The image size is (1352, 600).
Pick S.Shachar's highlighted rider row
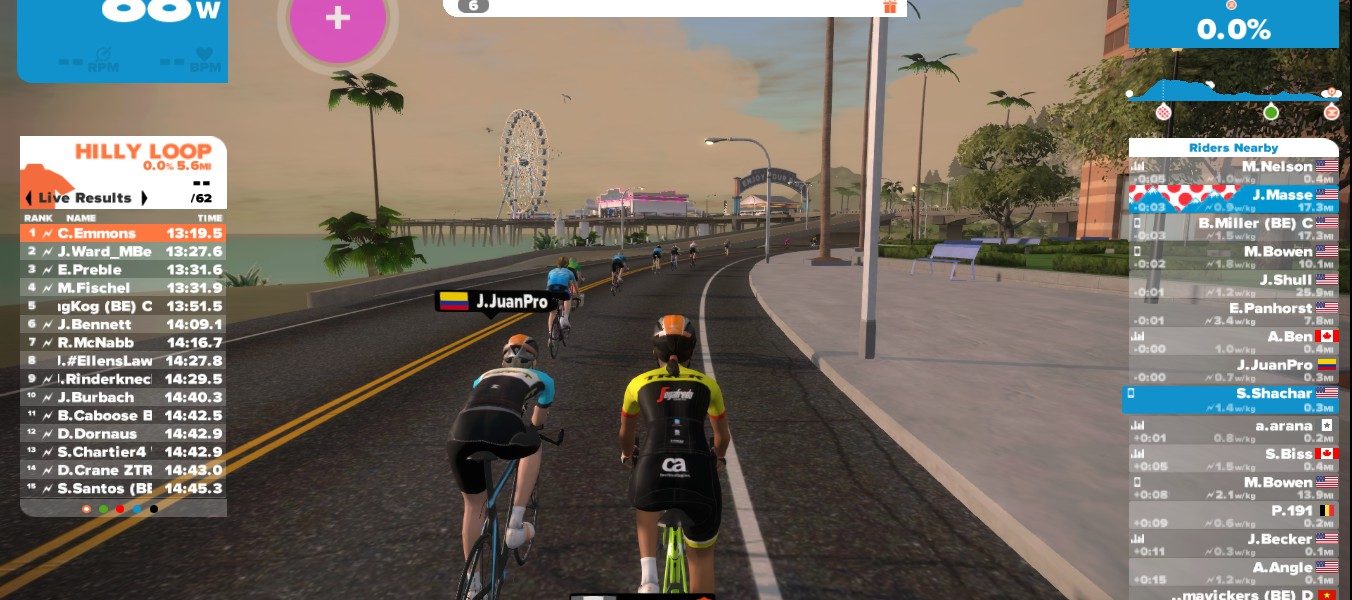click(x=1234, y=400)
